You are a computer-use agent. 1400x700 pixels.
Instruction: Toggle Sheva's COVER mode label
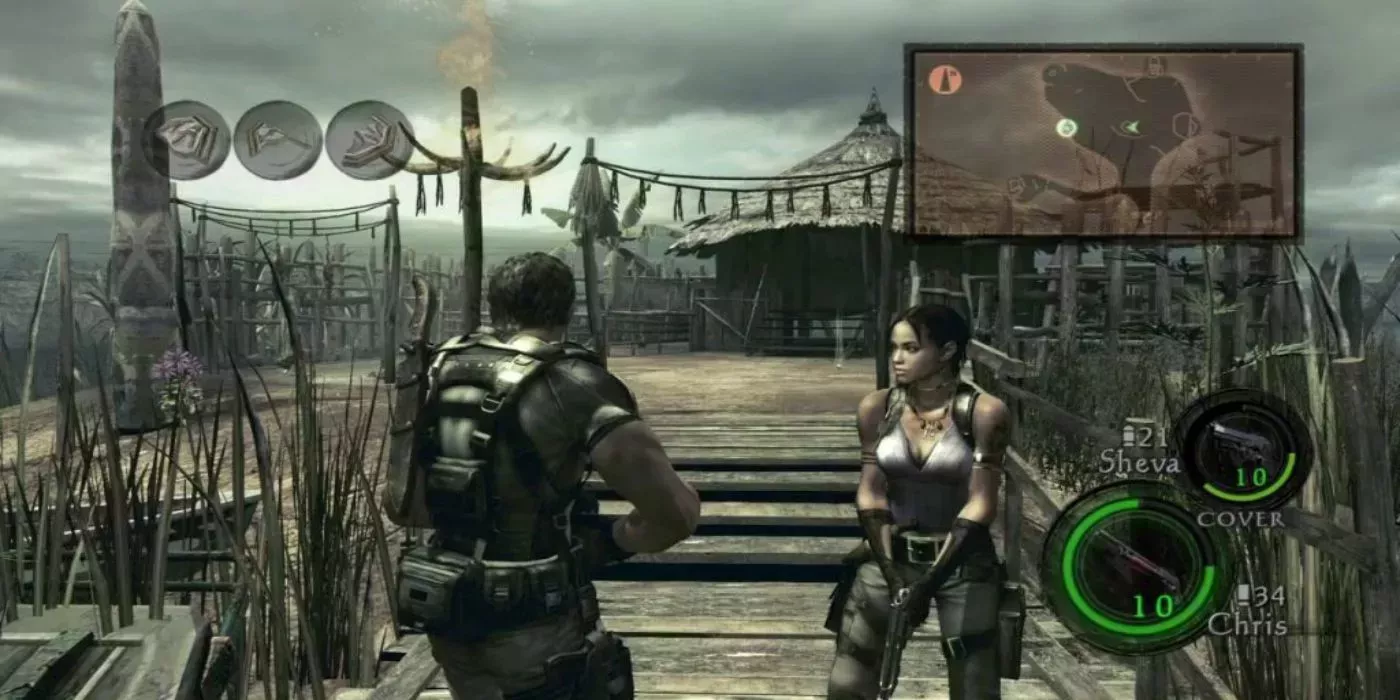click(1240, 519)
